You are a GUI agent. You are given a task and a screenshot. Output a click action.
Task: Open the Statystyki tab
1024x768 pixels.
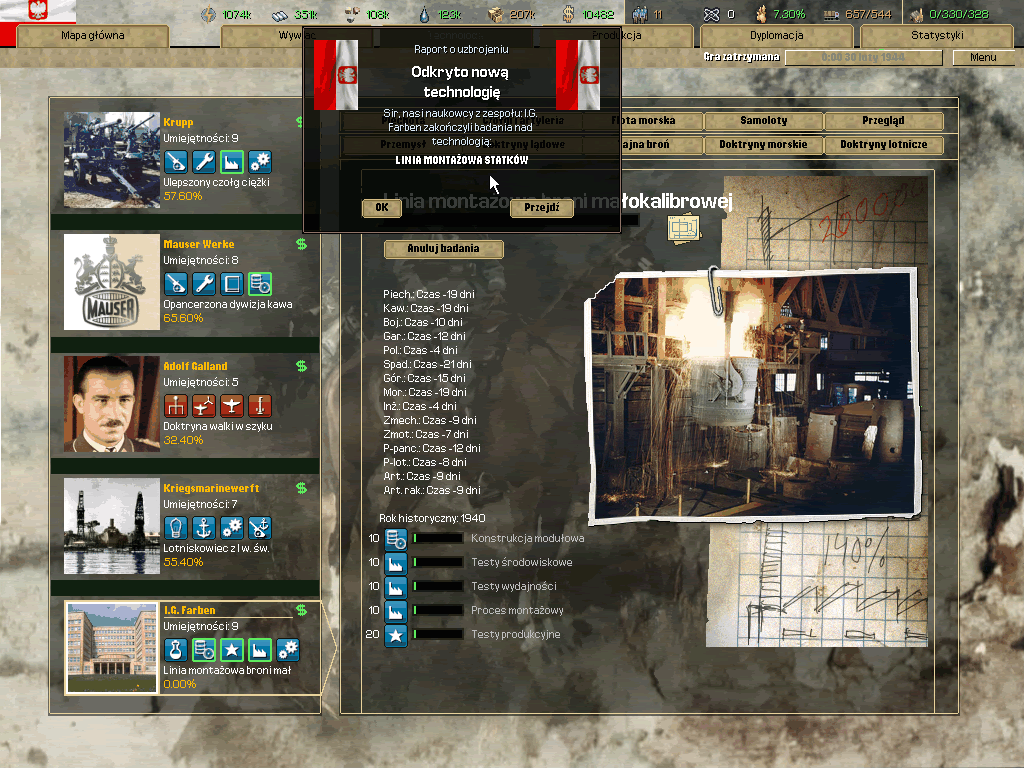(x=937, y=36)
